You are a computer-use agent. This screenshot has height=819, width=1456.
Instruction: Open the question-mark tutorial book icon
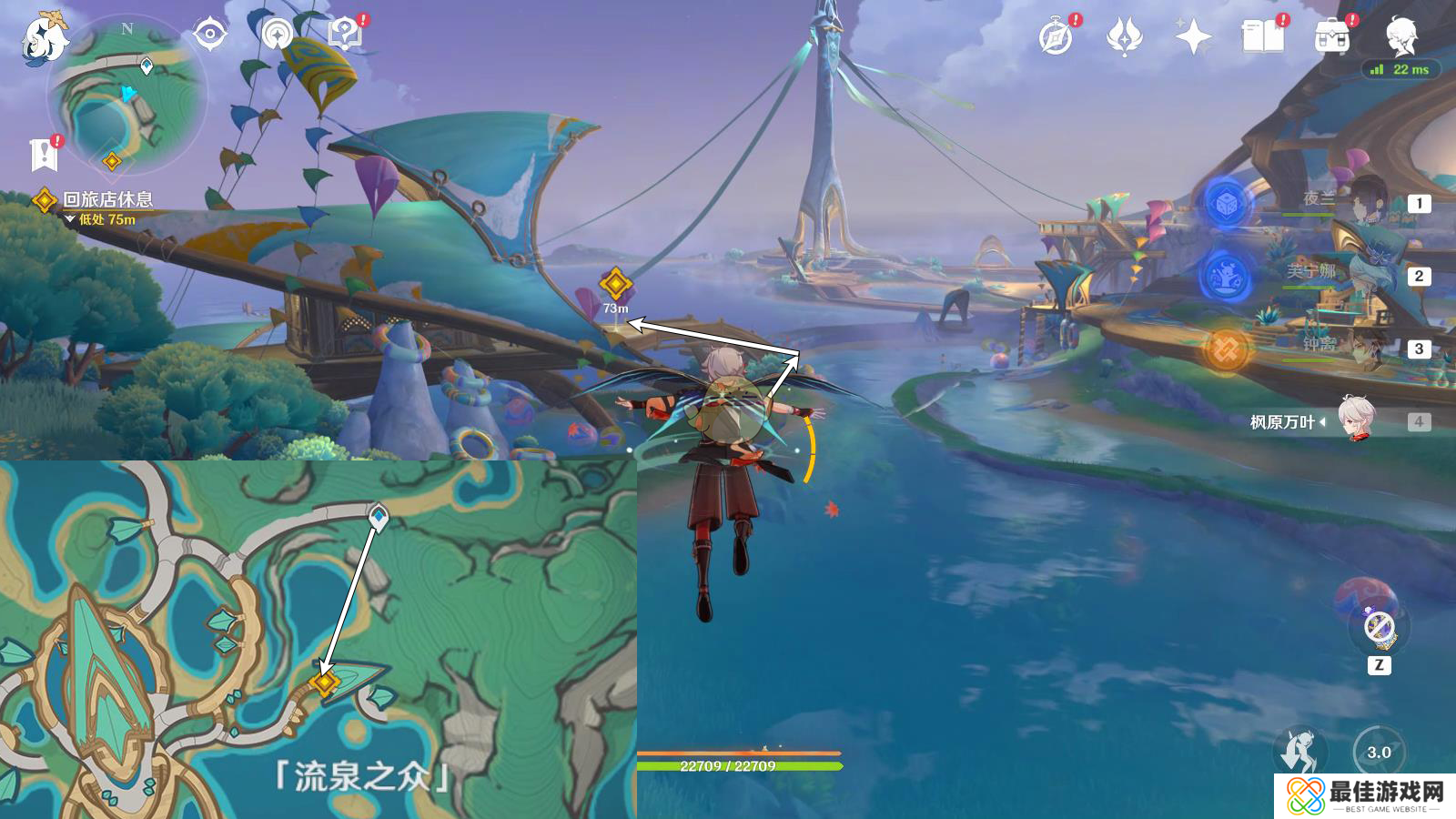[x=345, y=35]
